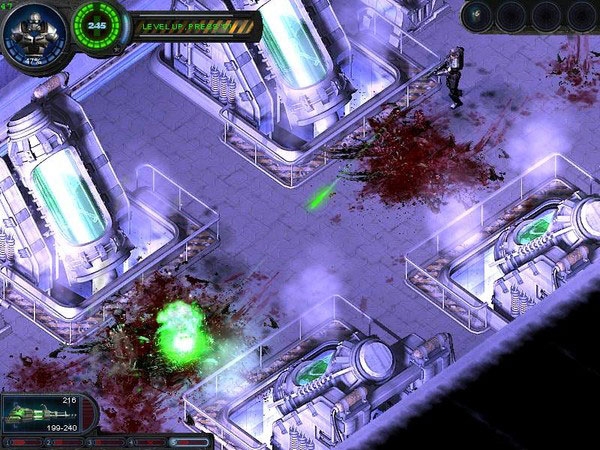Switch to weapon slot 4
Viewport: 600px width, 450px height.
click(x=148, y=441)
